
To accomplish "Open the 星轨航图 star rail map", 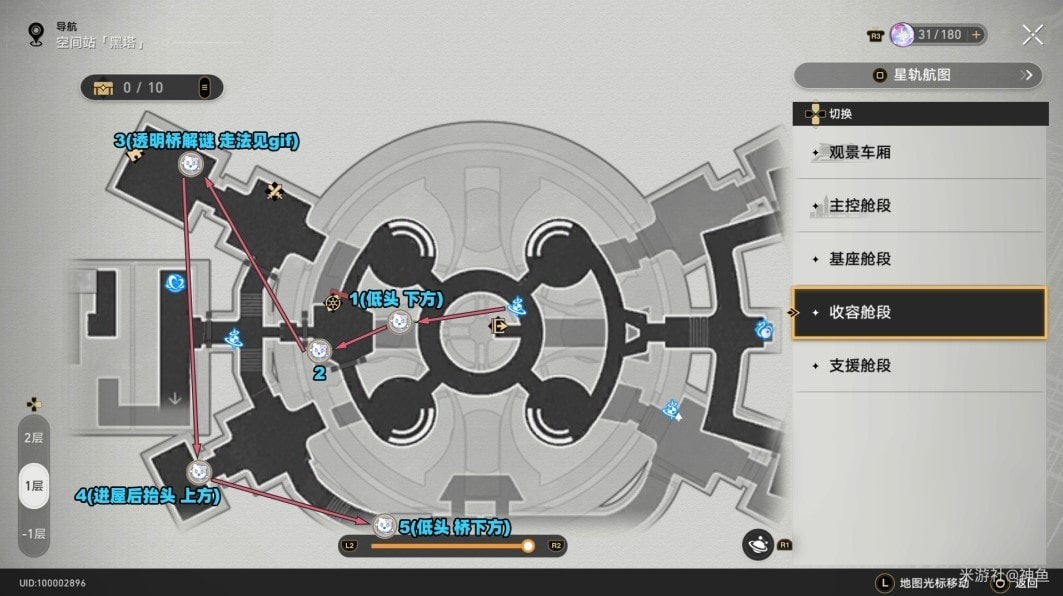I will [x=917, y=75].
